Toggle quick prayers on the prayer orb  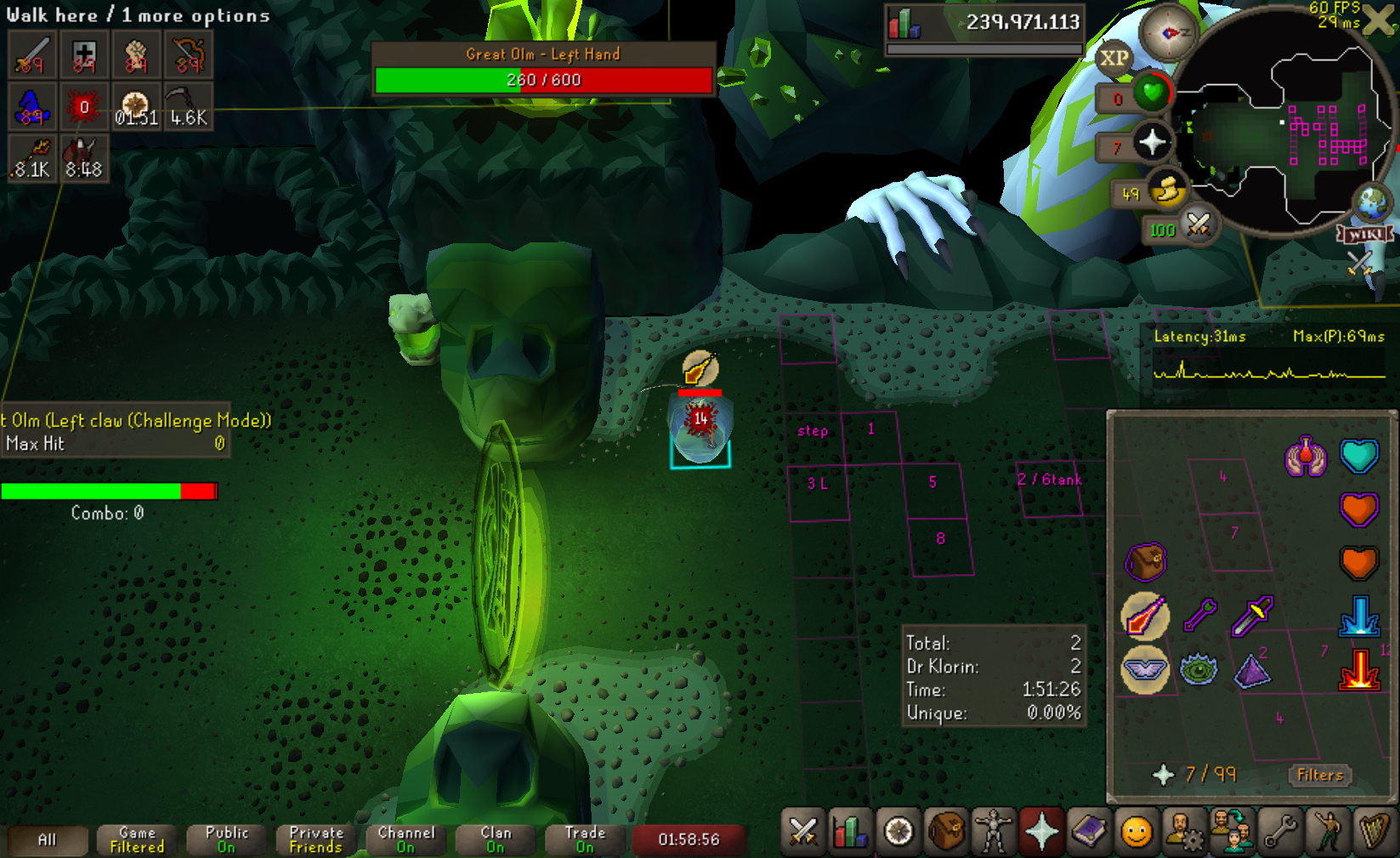[x=1153, y=141]
